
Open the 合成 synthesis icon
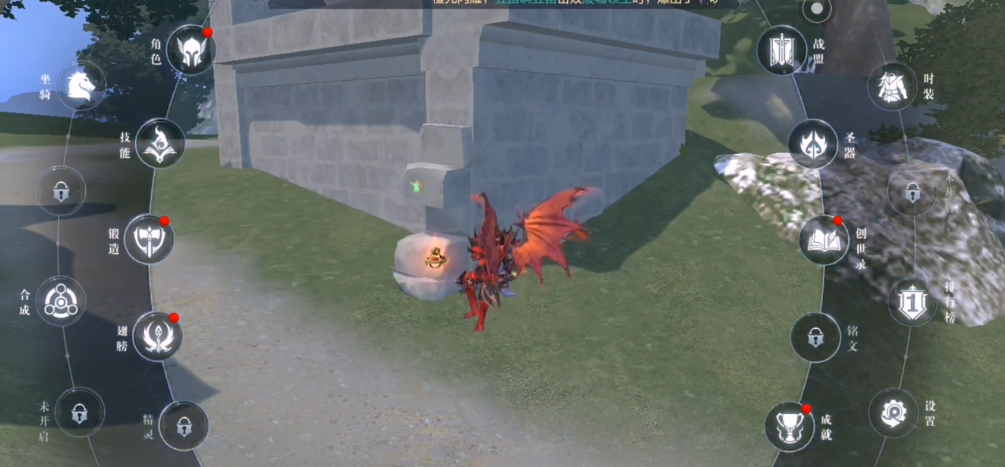pos(60,300)
